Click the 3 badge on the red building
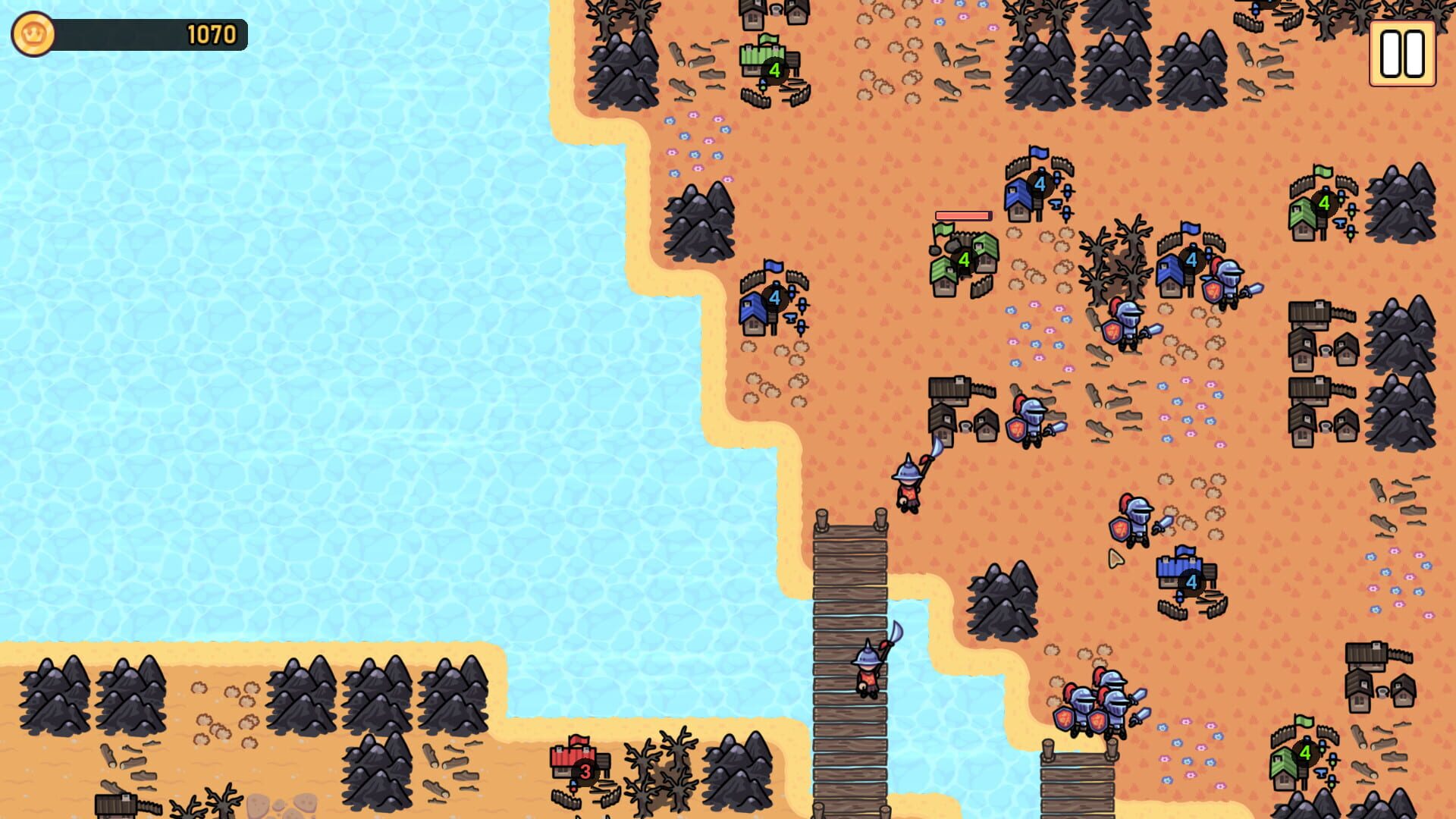Image resolution: width=1456 pixels, height=819 pixels. (585, 771)
